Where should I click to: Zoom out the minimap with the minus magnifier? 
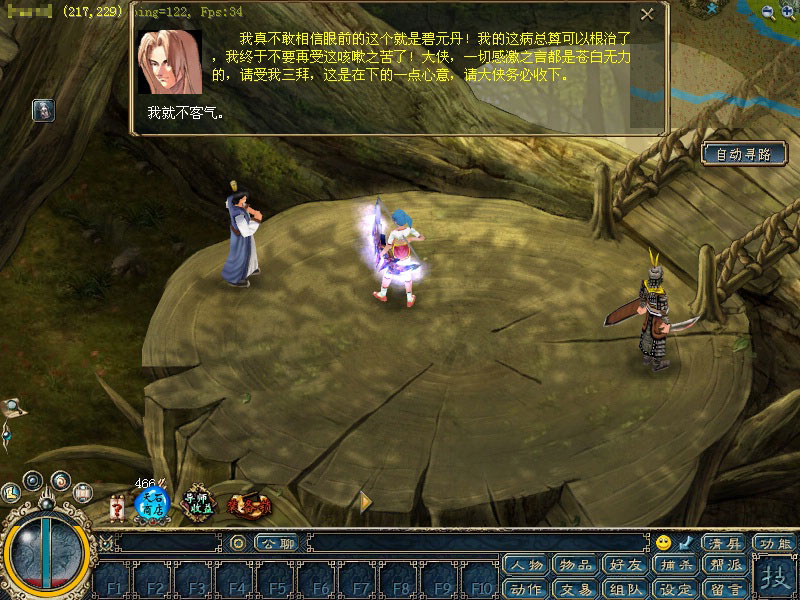(x=767, y=12)
